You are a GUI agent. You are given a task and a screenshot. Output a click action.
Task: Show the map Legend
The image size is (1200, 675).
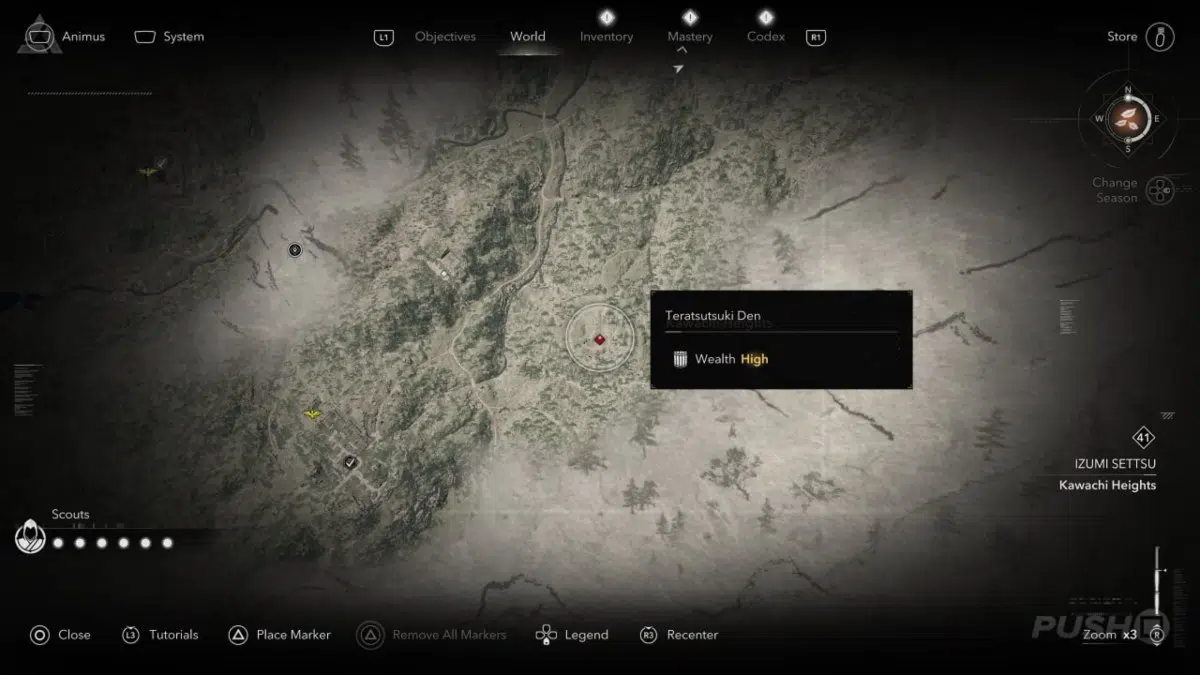click(x=573, y=634)
